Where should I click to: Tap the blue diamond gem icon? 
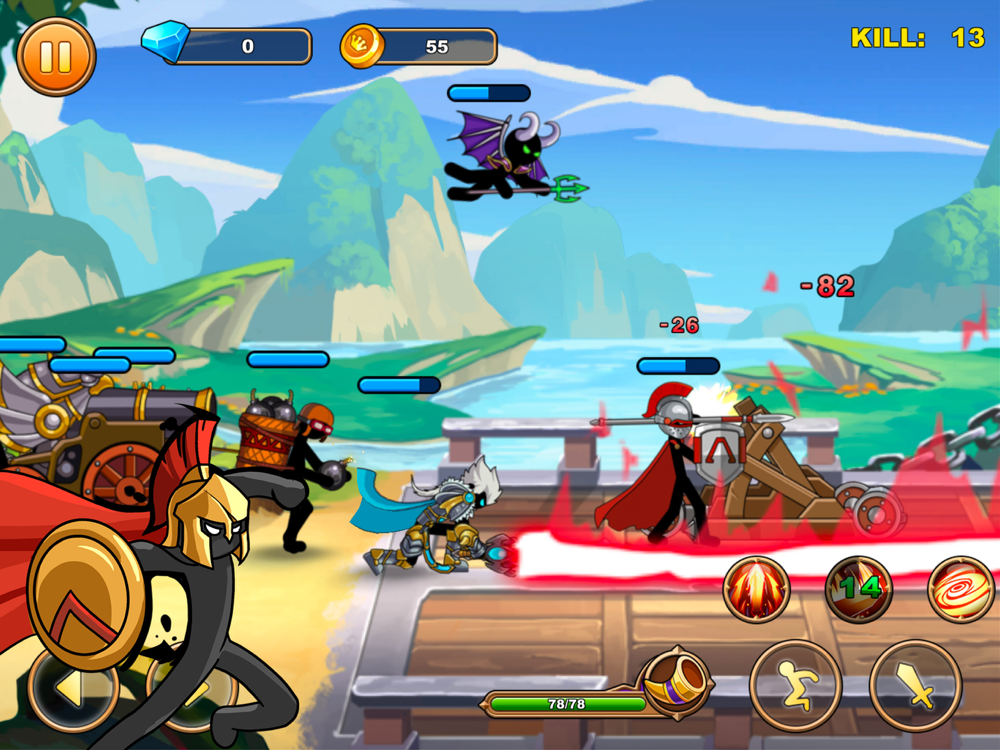pyautogui.click(x=164, y=43)
